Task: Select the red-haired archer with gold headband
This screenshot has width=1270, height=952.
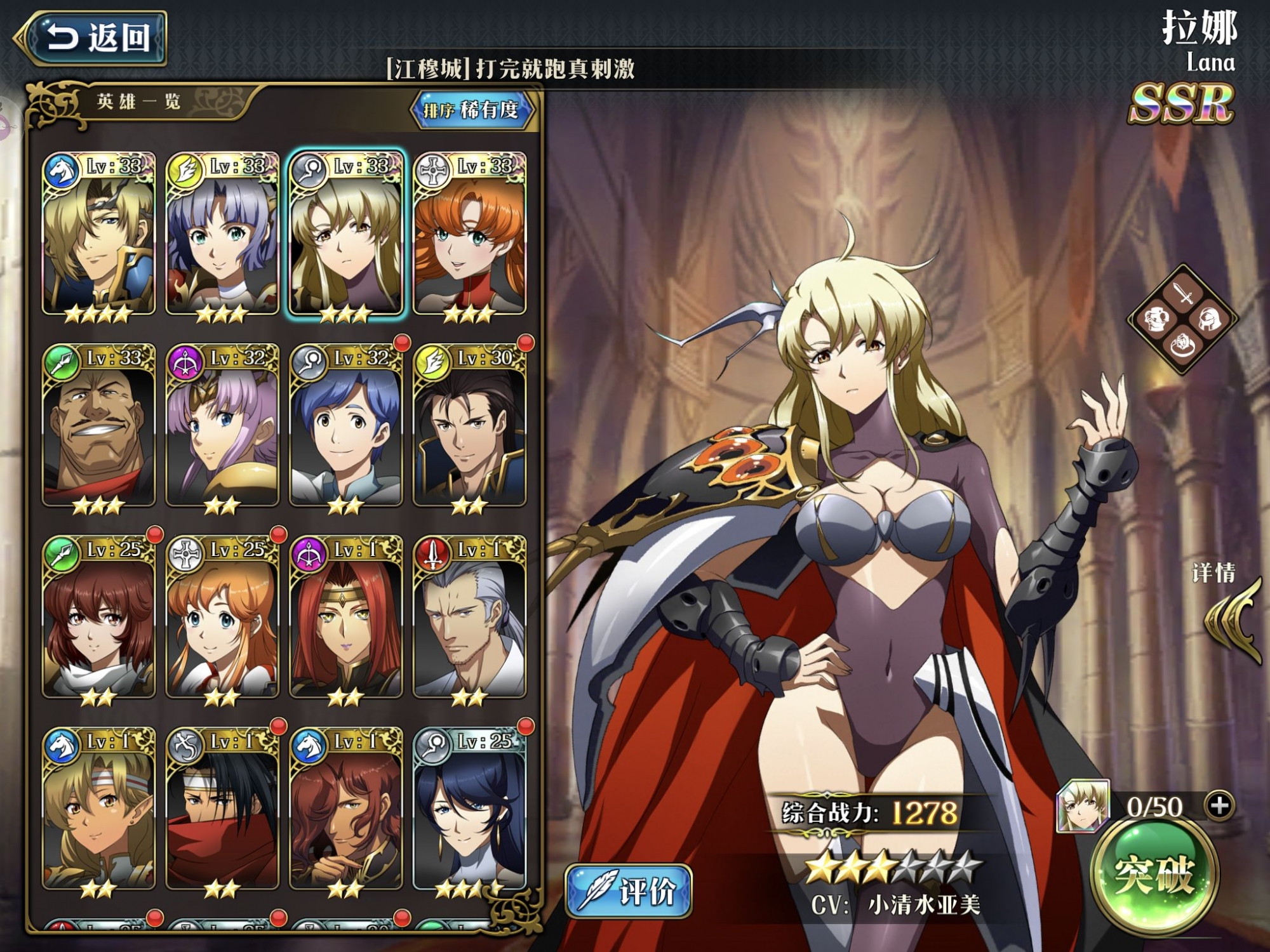Action: coord(345,619)
